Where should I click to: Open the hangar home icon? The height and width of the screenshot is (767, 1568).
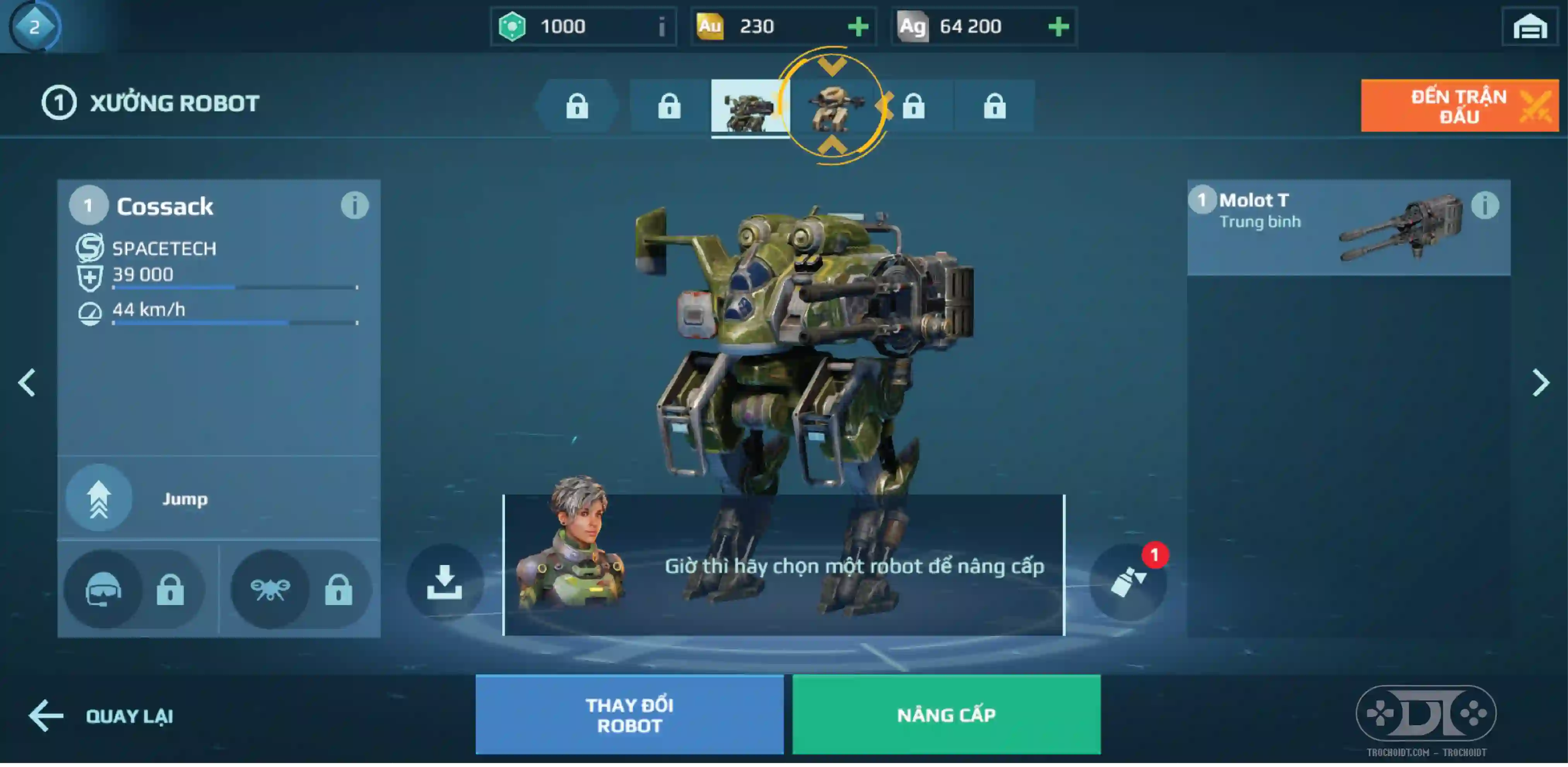tap(1530, 27)
